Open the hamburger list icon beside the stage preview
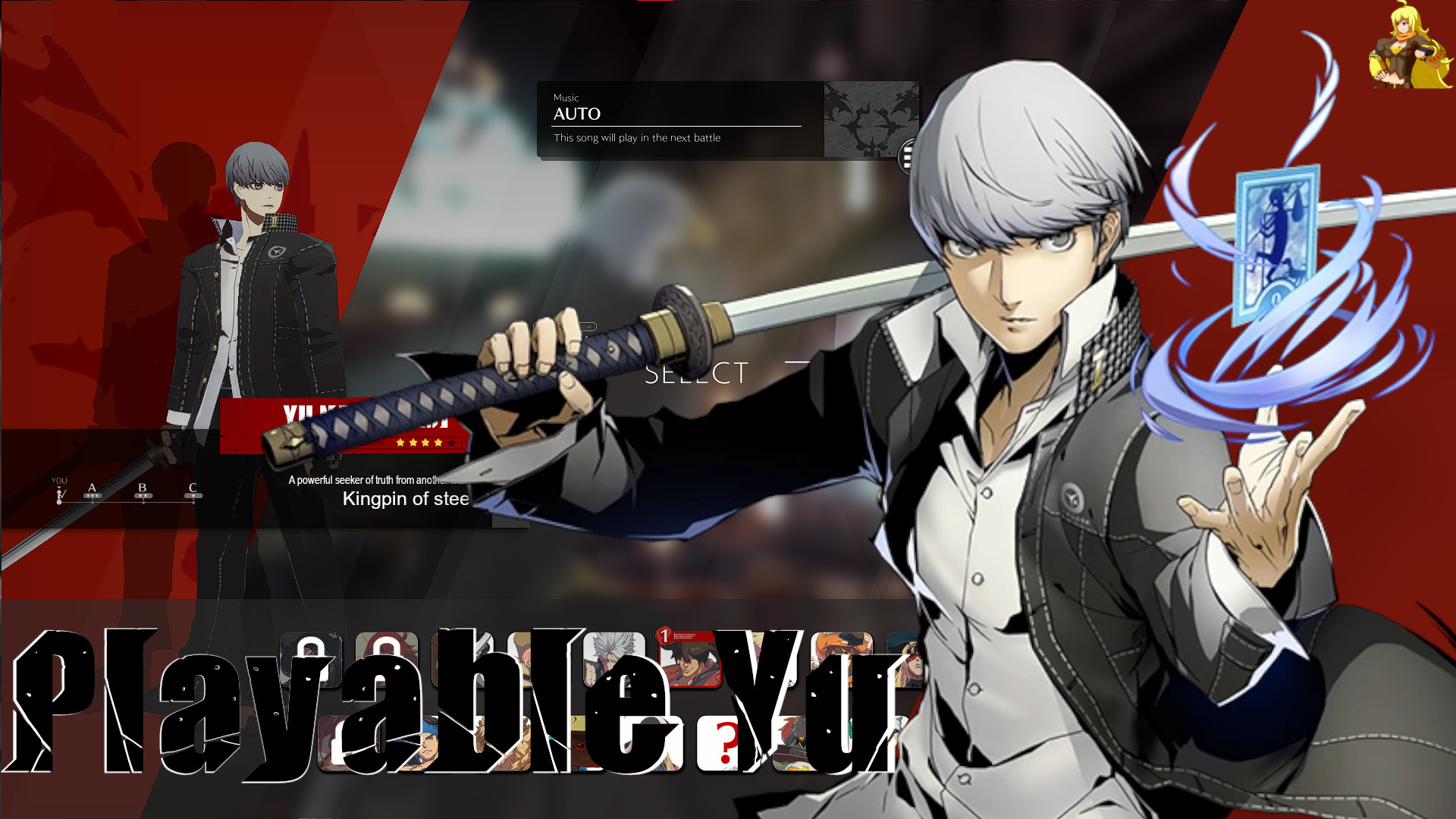This screenshot has width=1456, height=819. [x=908, y=154]
